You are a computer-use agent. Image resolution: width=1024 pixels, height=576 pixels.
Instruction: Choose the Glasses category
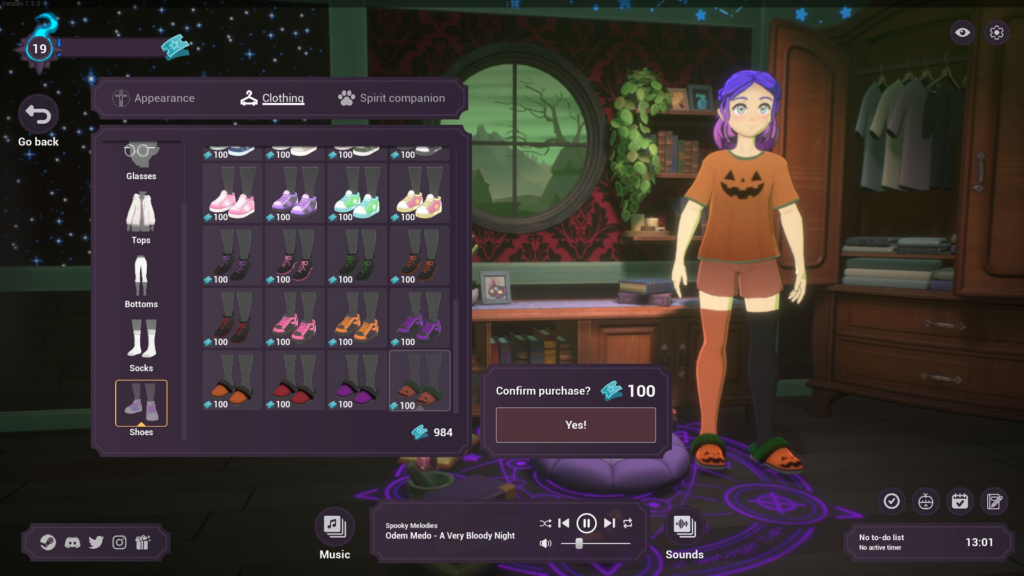pos(141,160)
